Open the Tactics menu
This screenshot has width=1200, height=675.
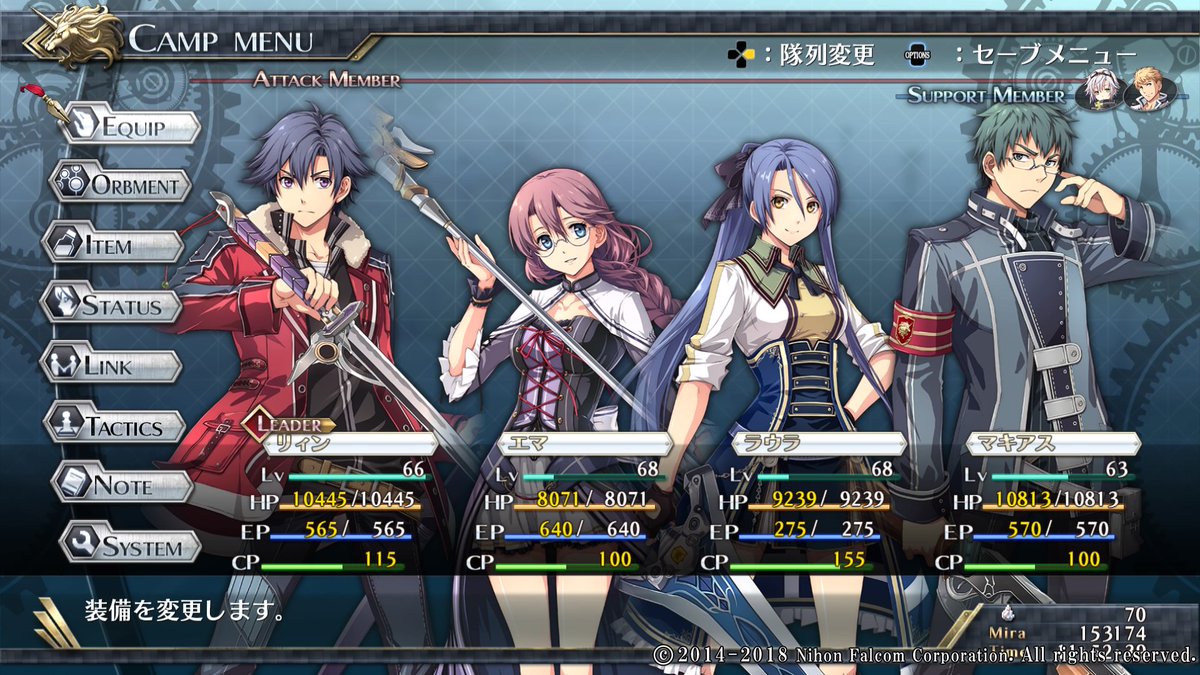click(116, 427)
